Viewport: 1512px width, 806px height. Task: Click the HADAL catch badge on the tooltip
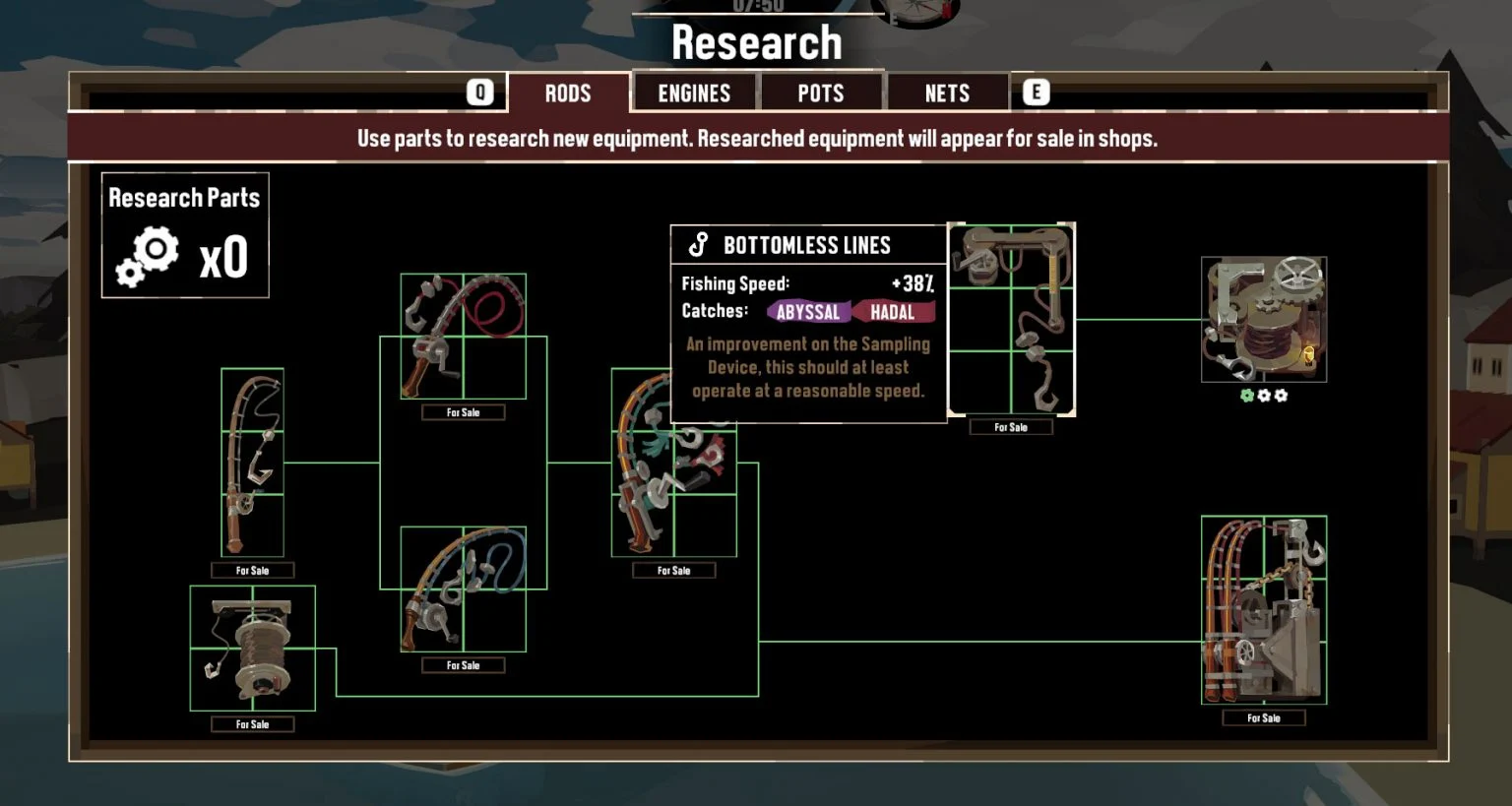click(x=896, y=312)
